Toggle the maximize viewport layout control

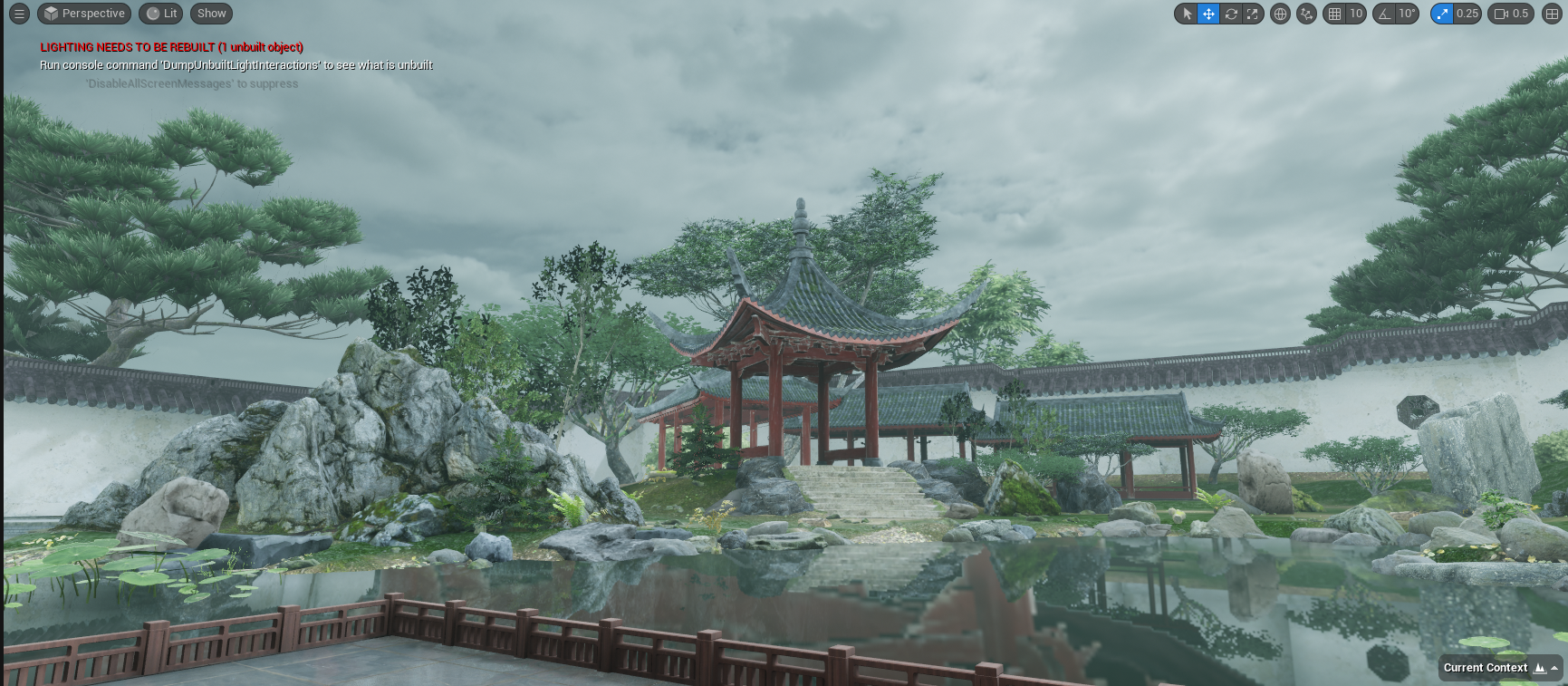(x=1552, y=14)
